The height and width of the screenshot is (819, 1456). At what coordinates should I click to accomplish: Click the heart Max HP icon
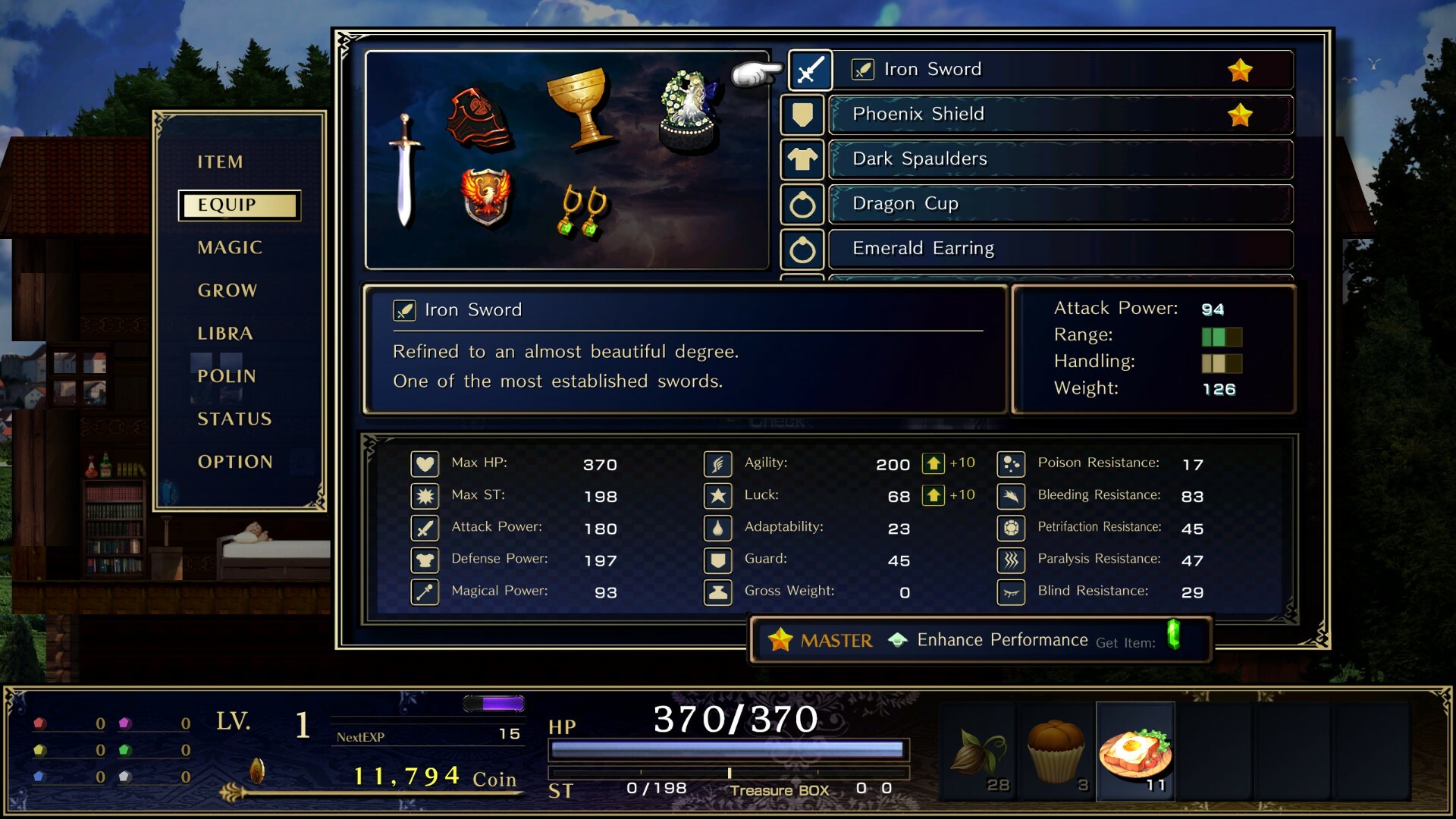(x=425, y=463)
